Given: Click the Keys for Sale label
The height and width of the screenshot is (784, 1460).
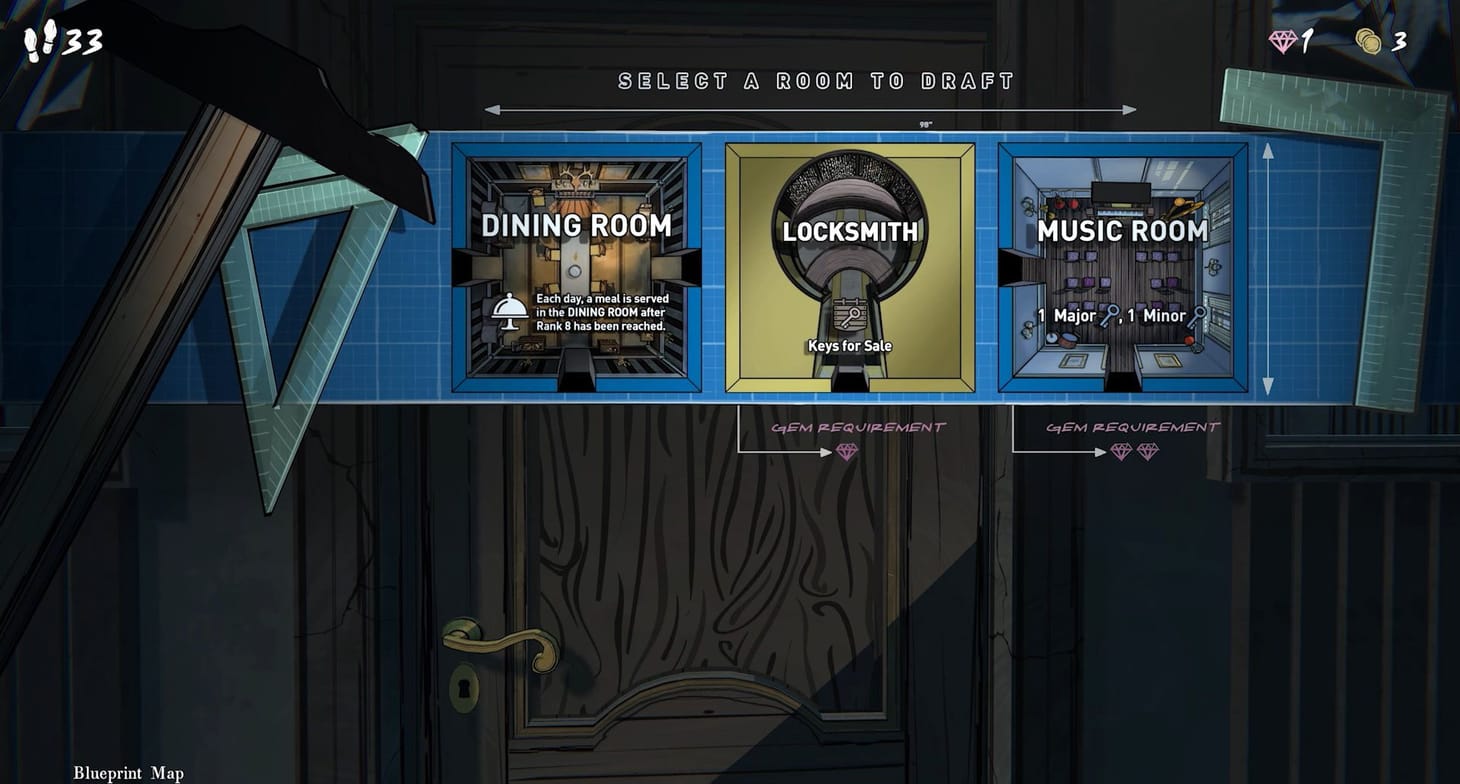Looking at the screenshot, I should point(851,347).
